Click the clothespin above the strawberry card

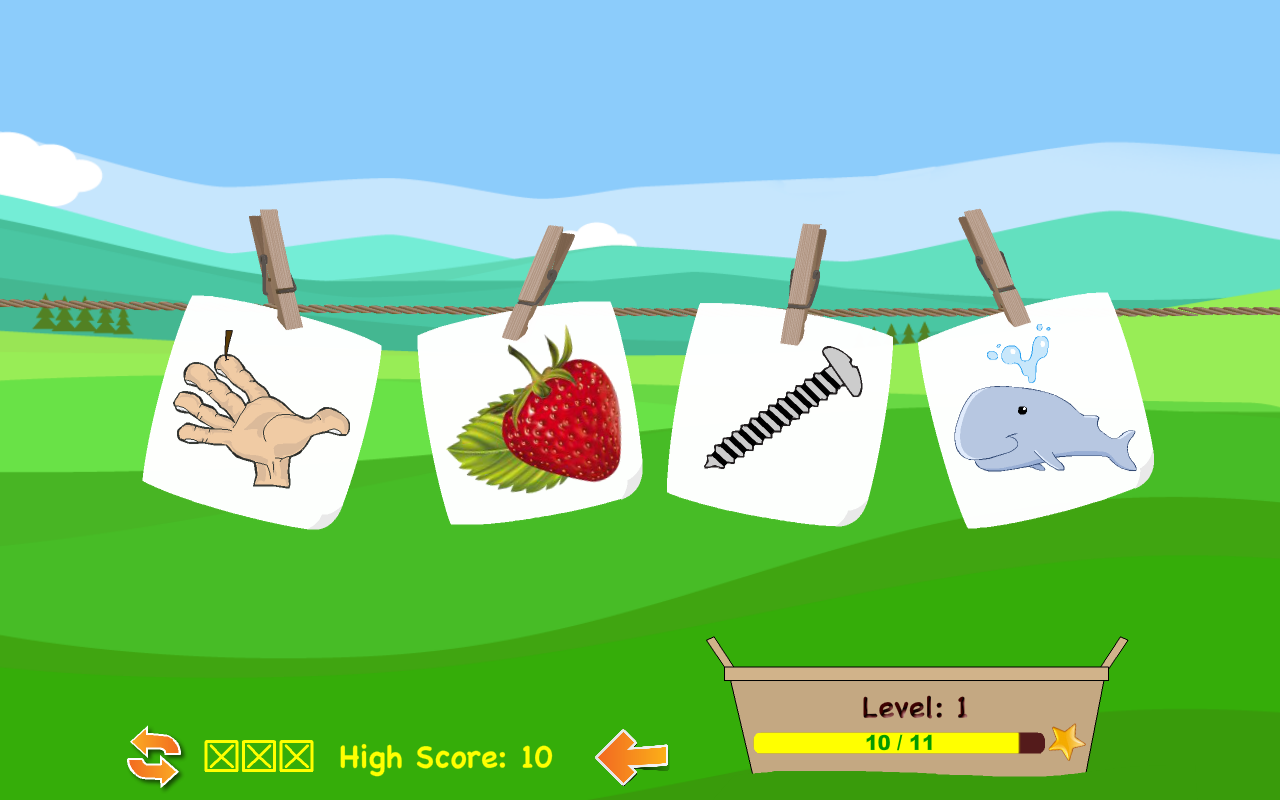540,280
